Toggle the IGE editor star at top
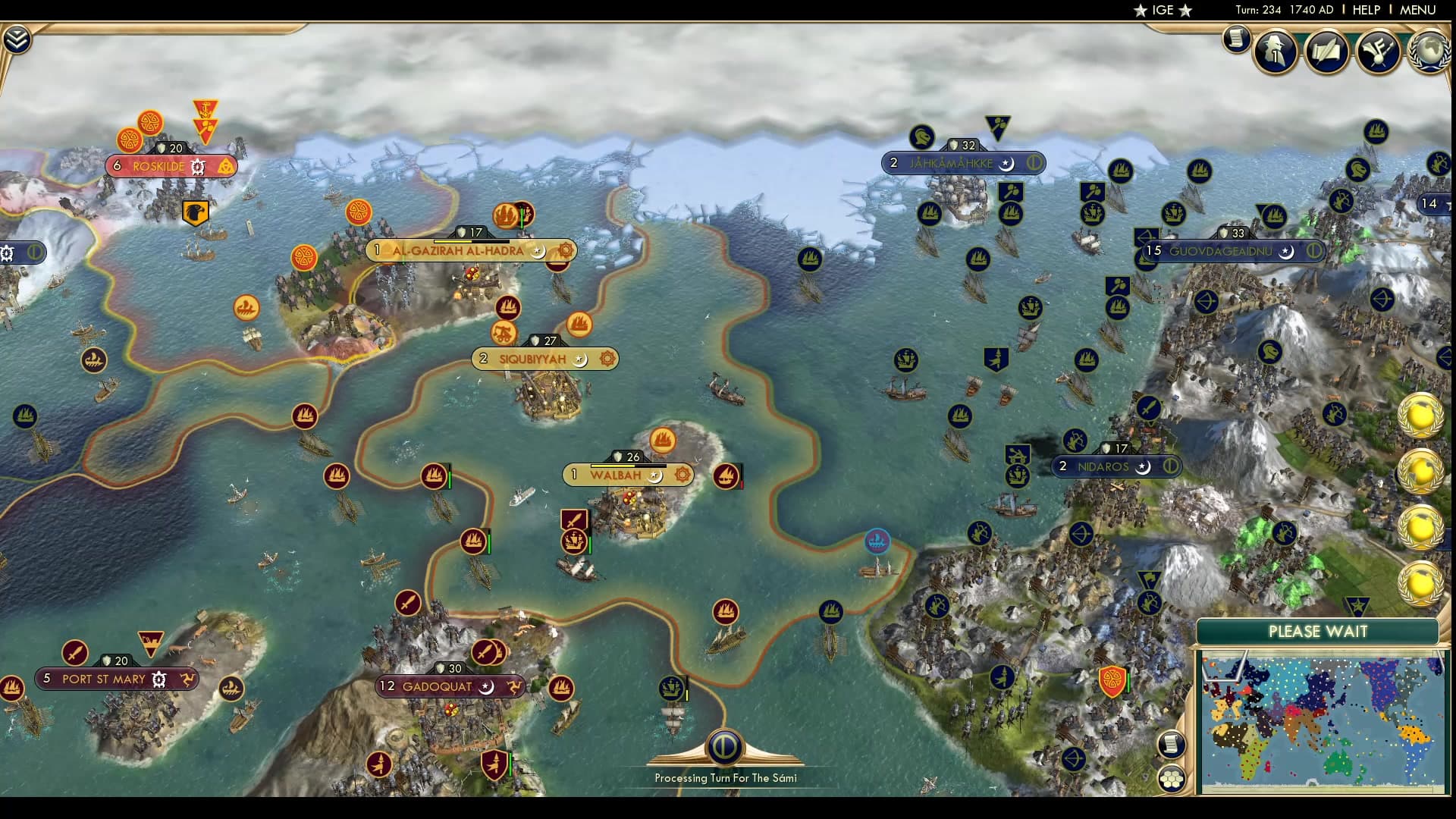Image resolution: width=1456 pixels, height=819 pixels. (1141, 11)
